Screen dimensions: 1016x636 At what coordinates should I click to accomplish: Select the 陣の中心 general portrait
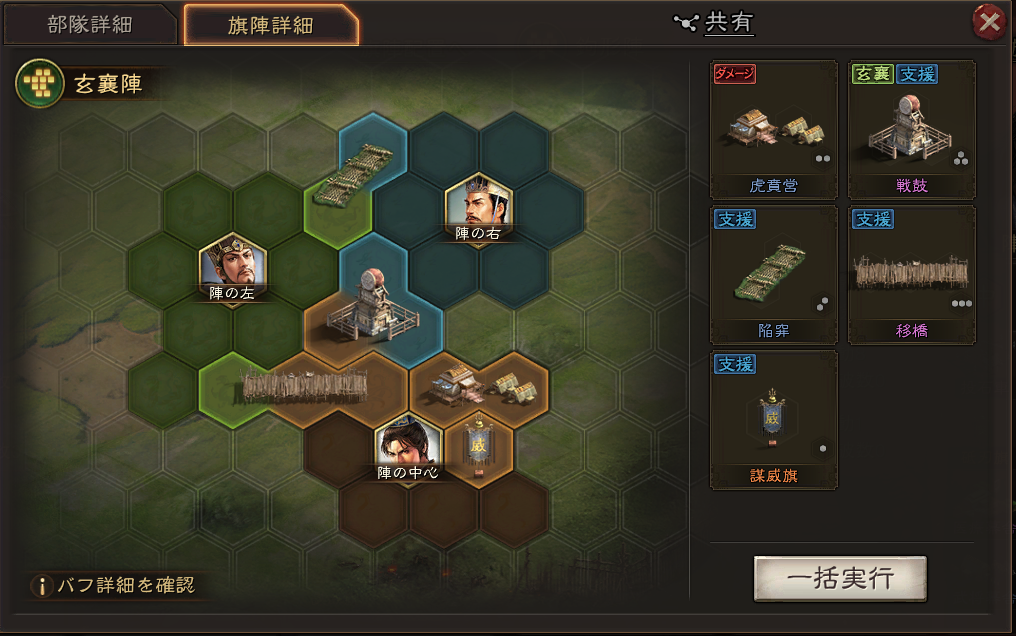(409, 444)
